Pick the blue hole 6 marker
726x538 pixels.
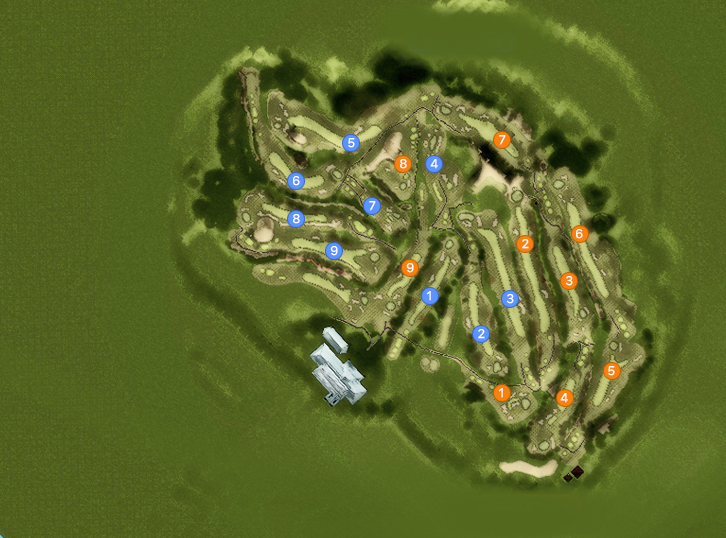tap(295, 181)
